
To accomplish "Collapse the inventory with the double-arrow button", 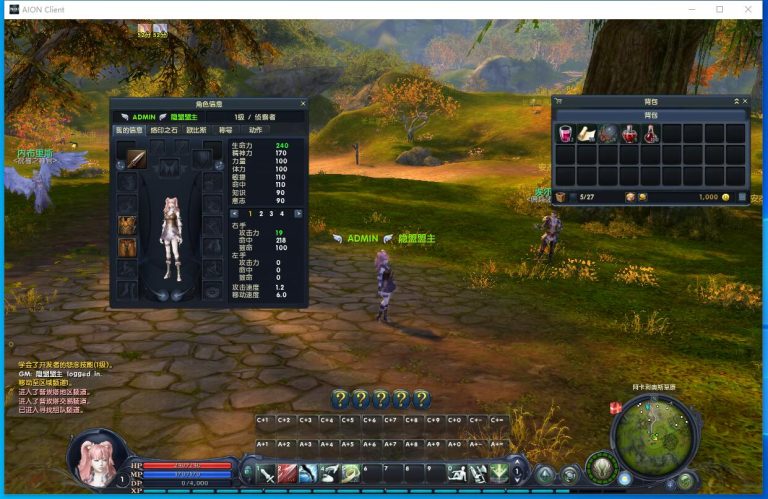I will pyautogui.click(x=735, y=101).
